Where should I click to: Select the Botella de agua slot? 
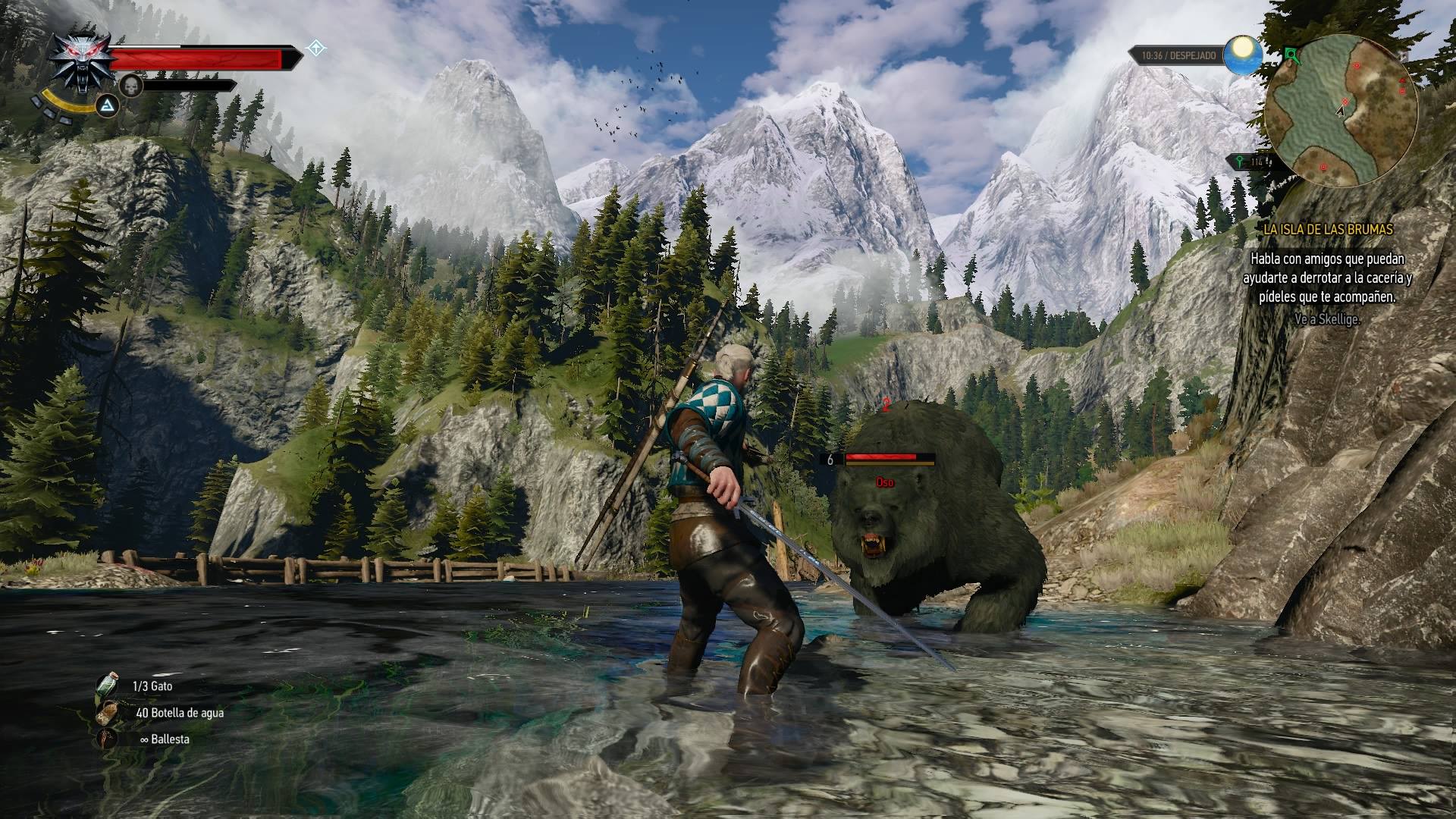click(x=108, y=713)
